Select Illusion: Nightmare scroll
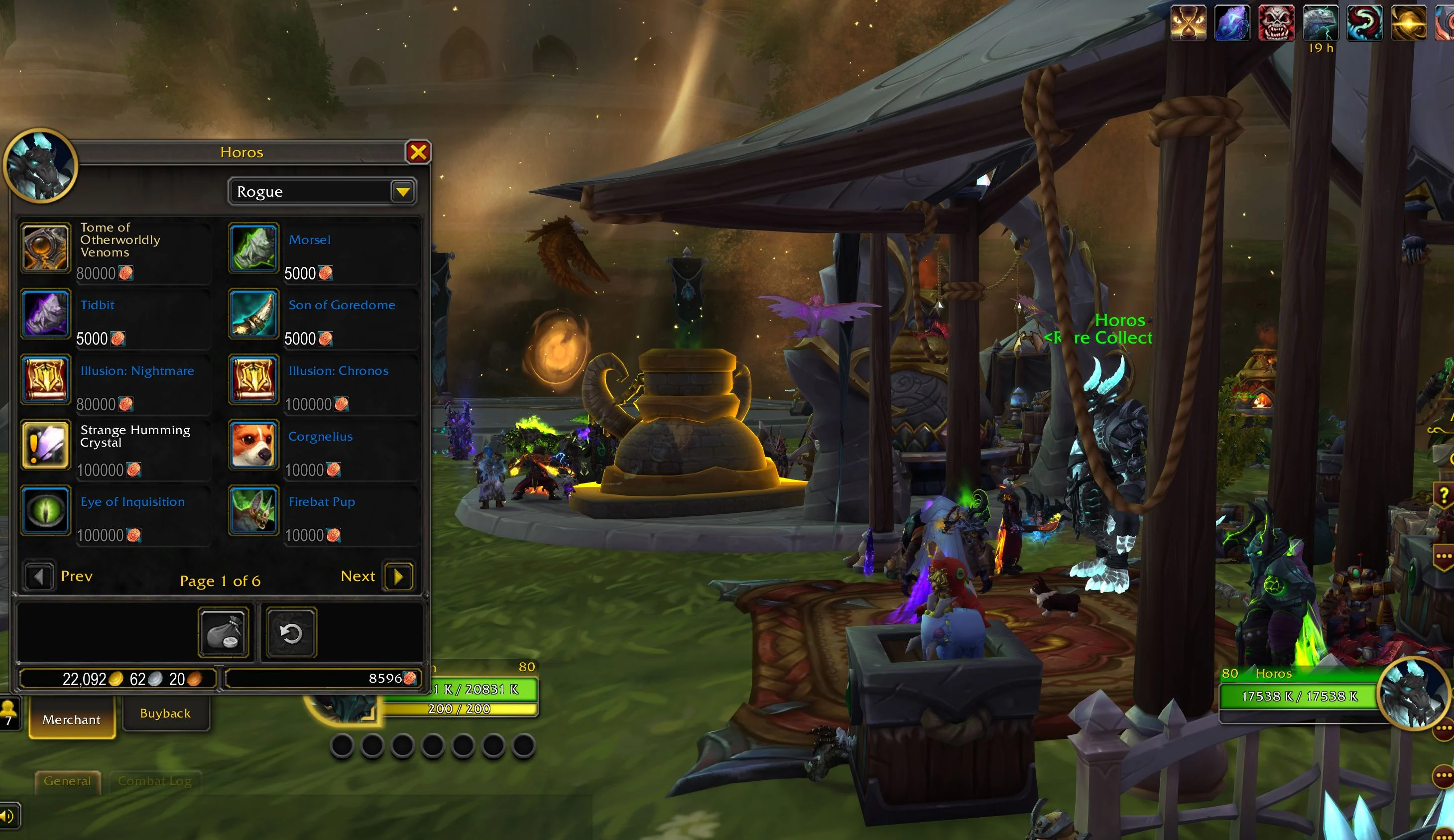 [x=46, y=379]
